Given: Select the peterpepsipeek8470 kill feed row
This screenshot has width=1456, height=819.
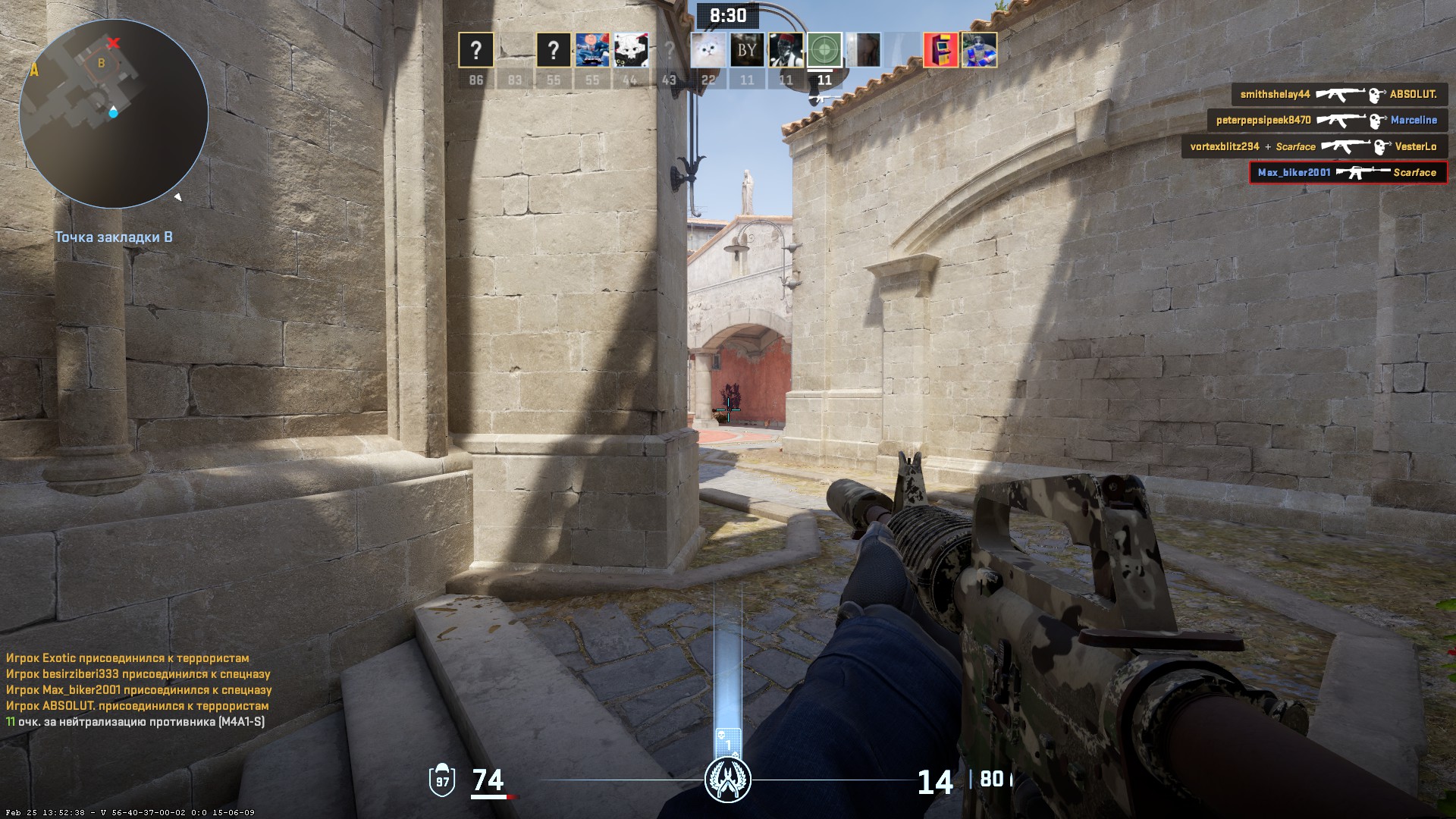Looking at the screenshot, I should [1327, 121].
